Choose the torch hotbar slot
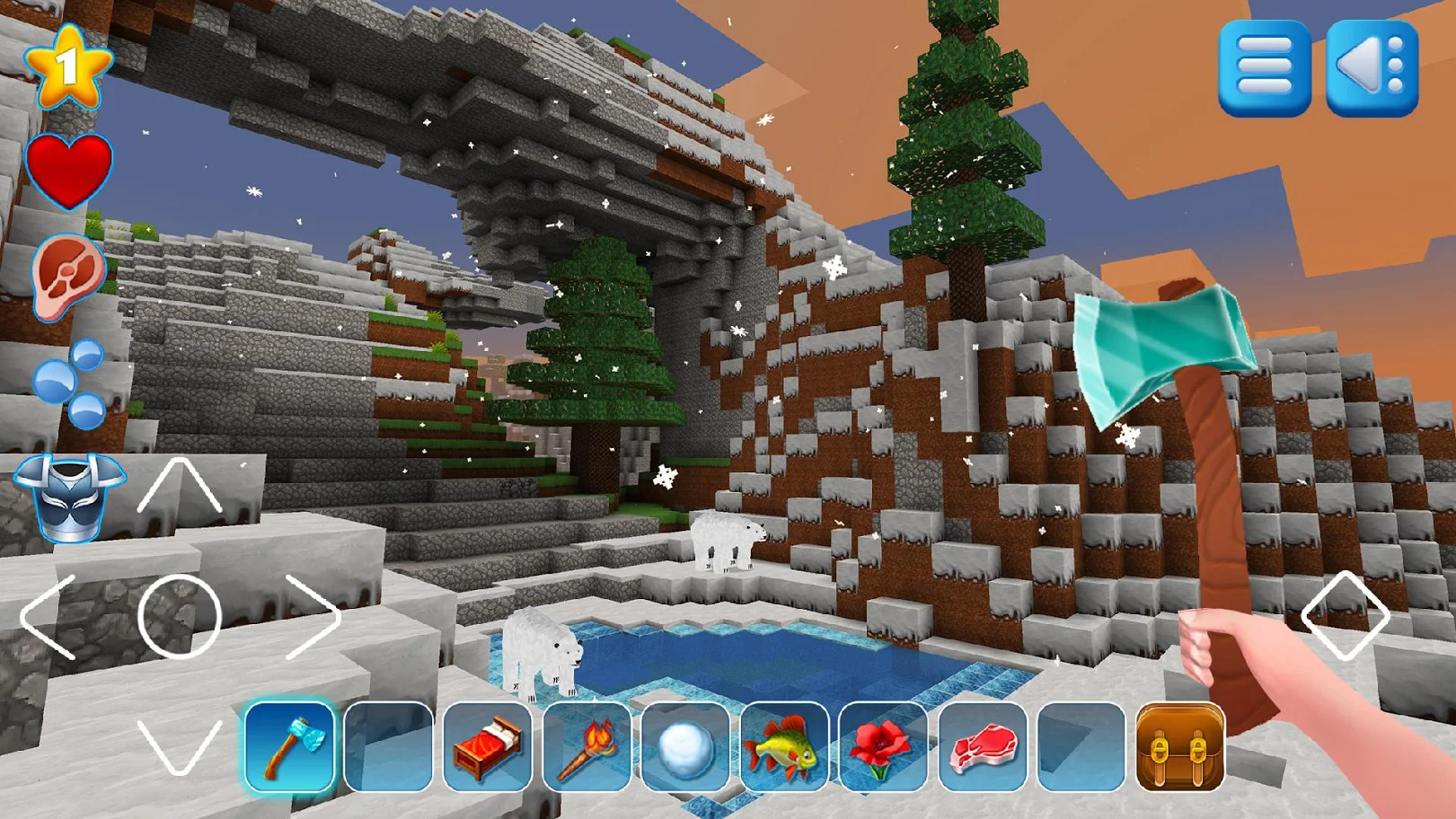The width and height of the screenshot is (1456, 819). click(587, 746)
